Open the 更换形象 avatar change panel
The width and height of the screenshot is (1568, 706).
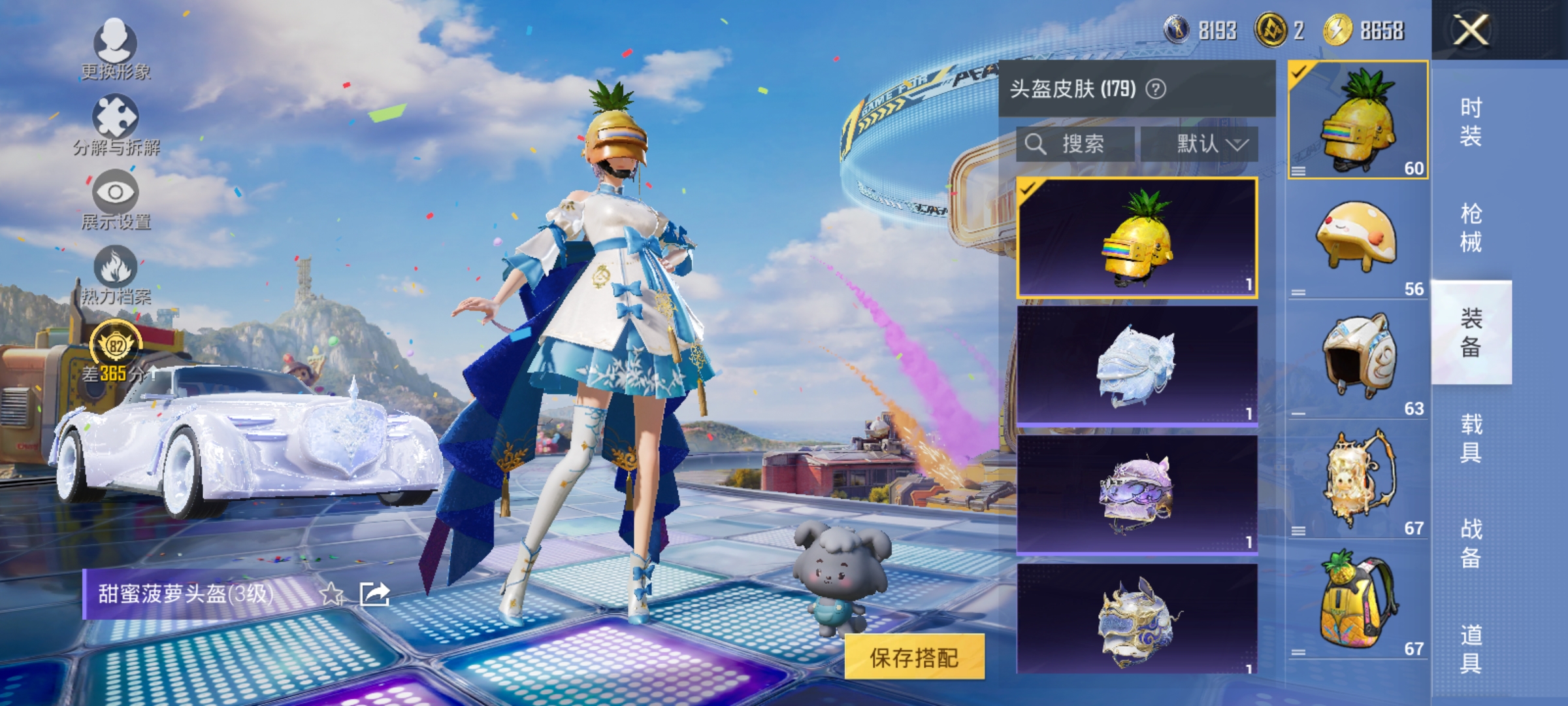point(116,42)
